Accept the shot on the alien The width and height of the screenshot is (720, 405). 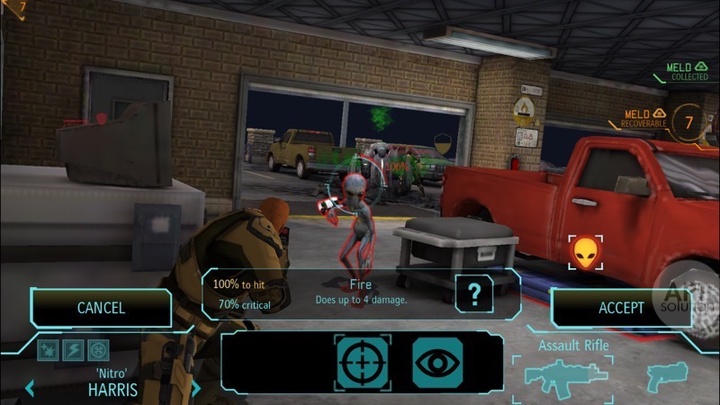620,308
